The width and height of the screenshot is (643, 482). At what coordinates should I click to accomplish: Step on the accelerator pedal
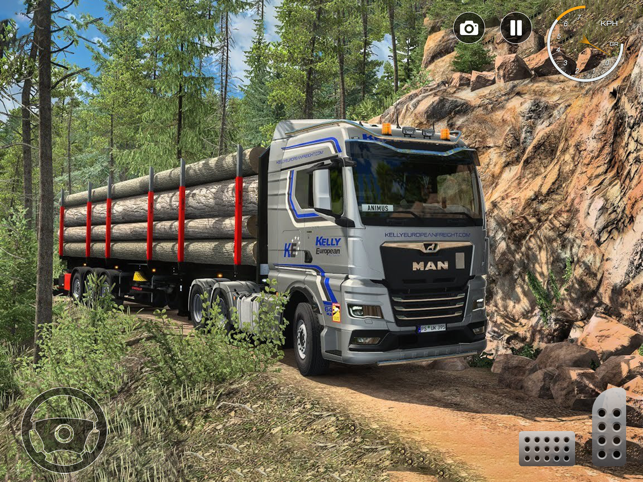coord(609,427)
